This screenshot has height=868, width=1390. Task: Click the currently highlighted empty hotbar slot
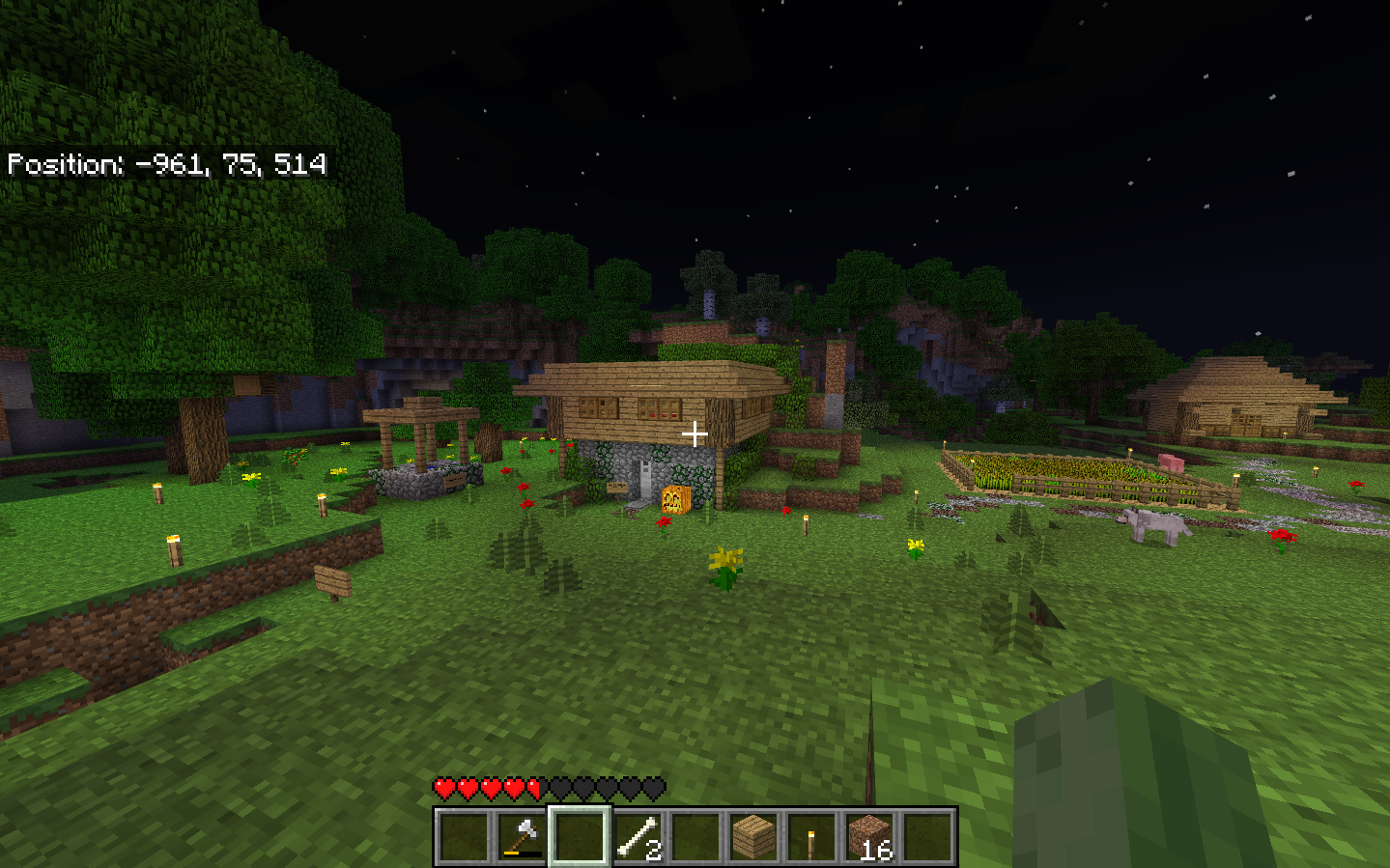[x=579, y=840]
